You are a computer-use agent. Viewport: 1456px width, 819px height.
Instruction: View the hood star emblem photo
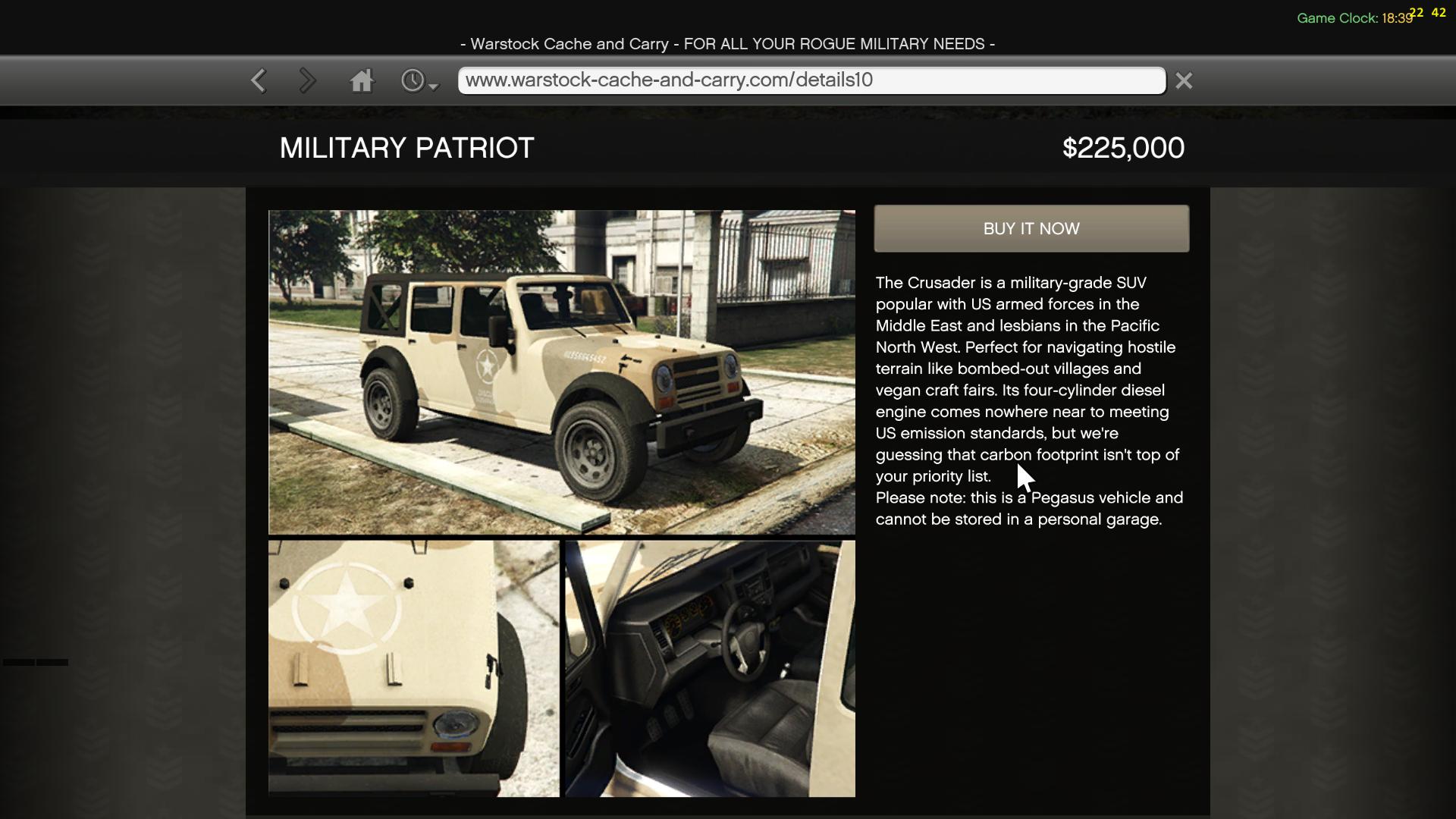coord(414,668)
